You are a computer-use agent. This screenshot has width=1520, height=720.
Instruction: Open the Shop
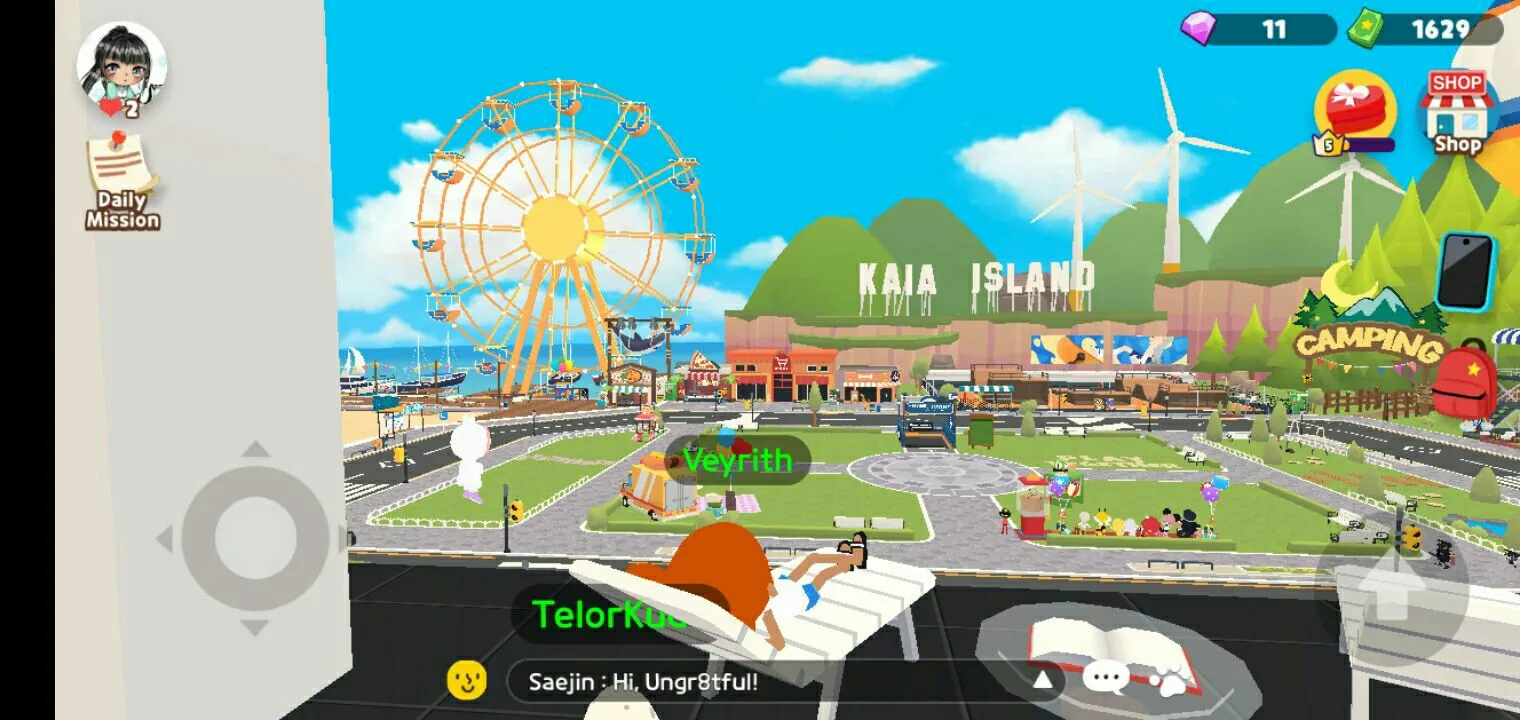pyautogui.click(x=1456, y=113)
